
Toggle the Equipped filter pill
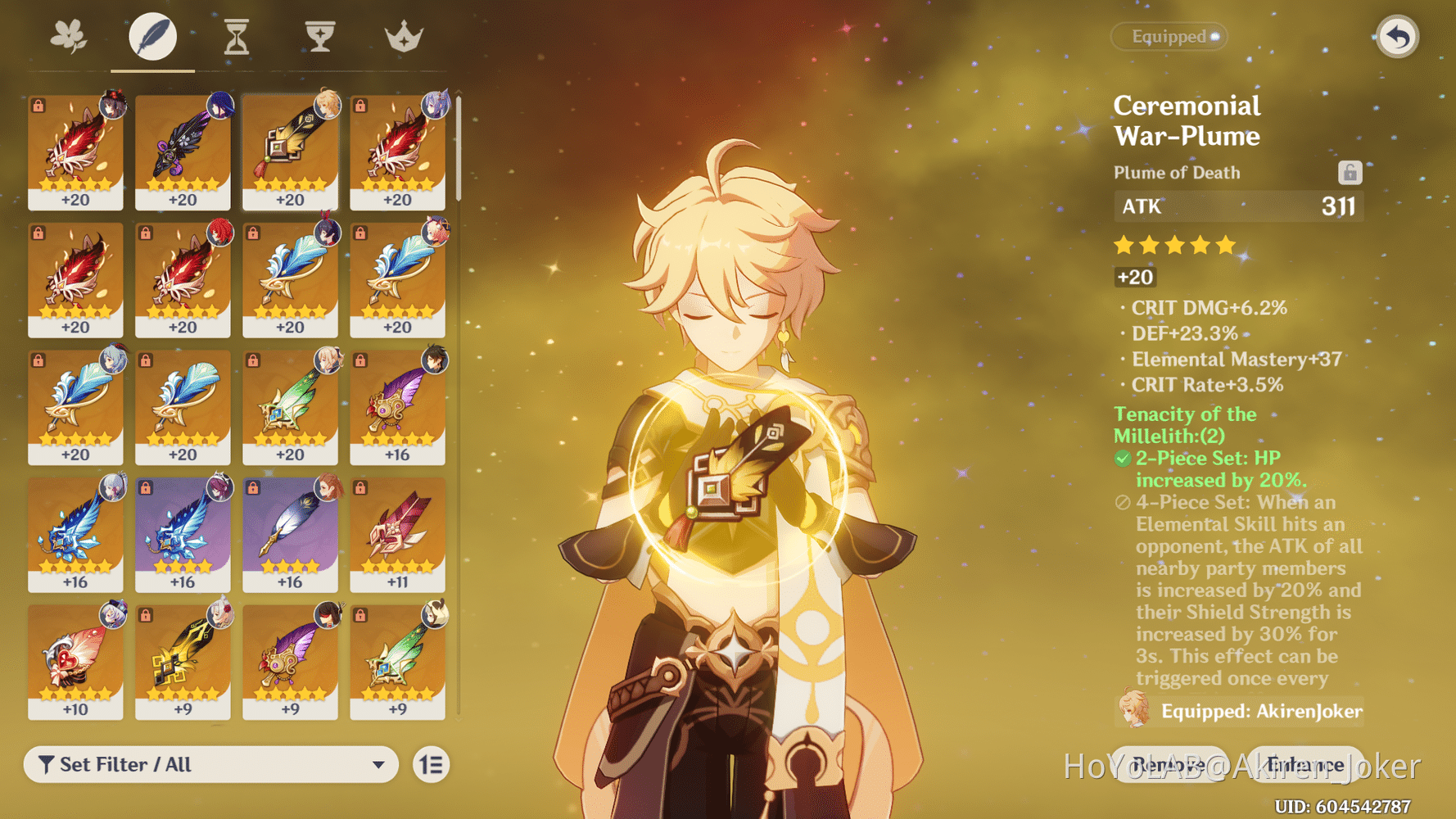pyautogui.click(x=1169, y=36)
